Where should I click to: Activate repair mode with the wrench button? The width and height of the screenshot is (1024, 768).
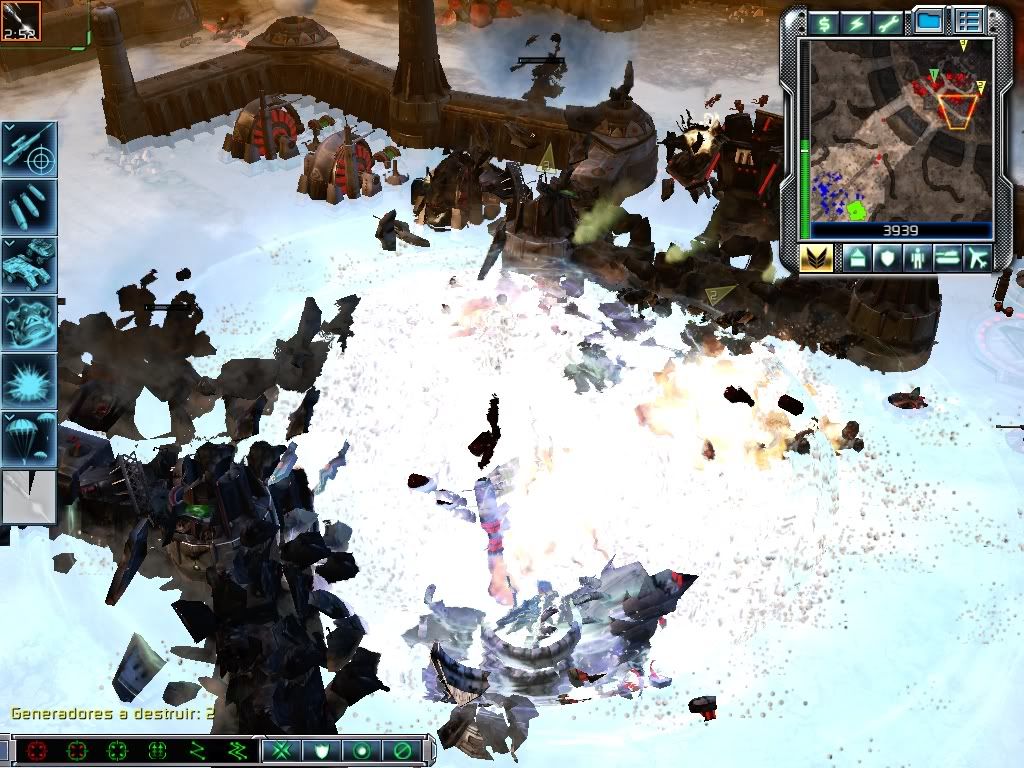(889, 23)
